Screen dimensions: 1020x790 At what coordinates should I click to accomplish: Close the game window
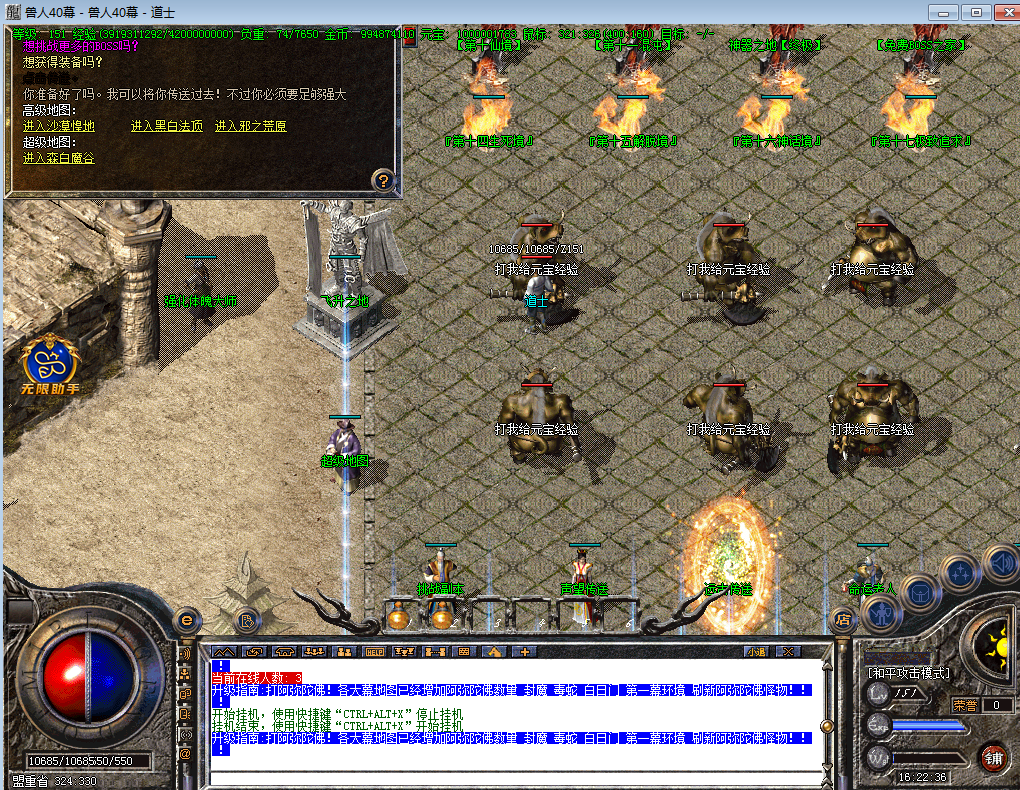(x=1001, y=12)
